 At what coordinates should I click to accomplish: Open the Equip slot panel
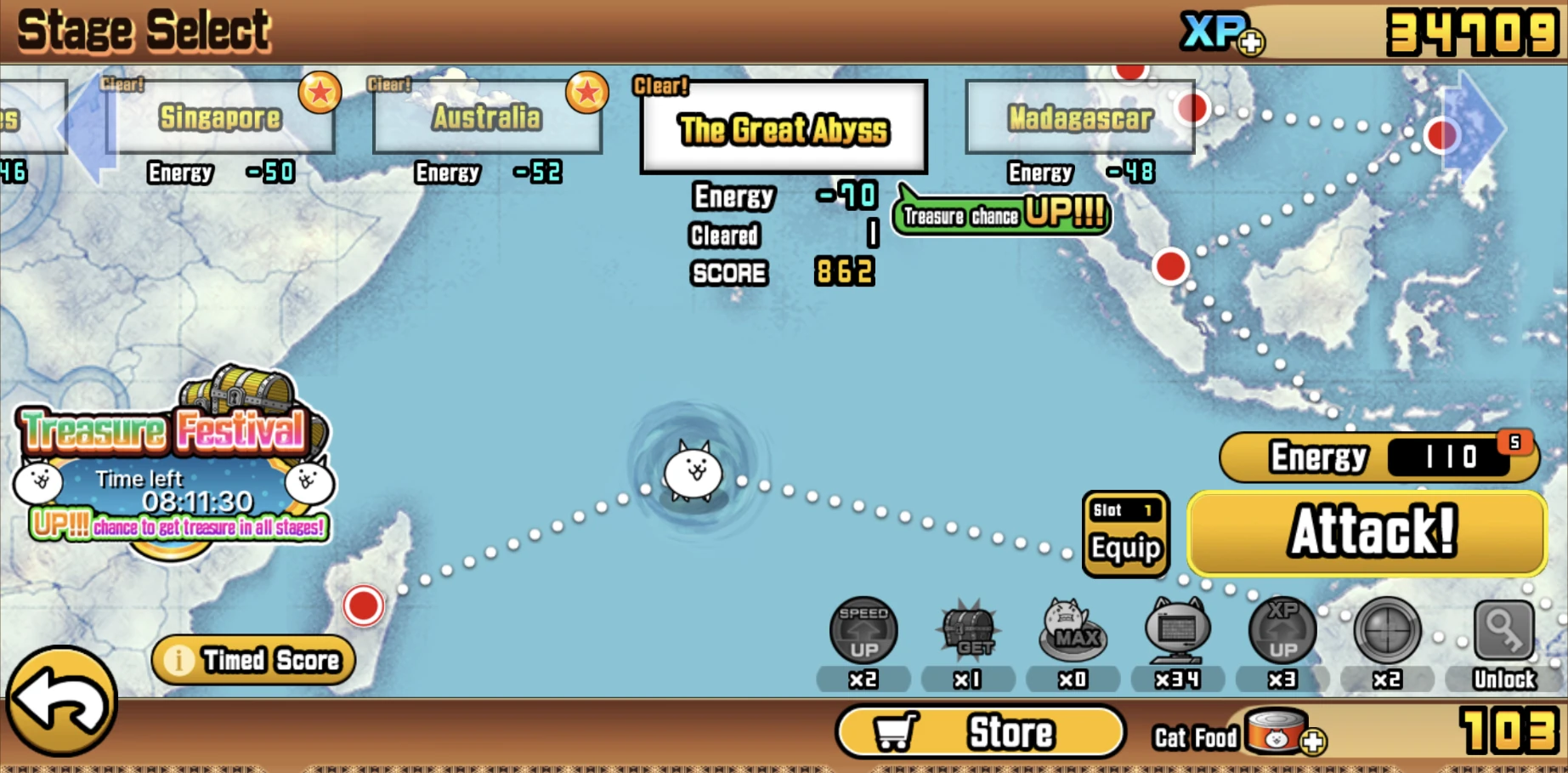coord(1125,534)
